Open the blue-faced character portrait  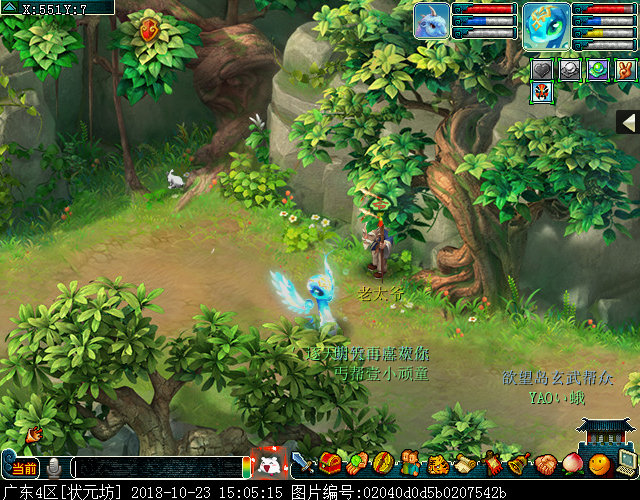coord(546,24)
